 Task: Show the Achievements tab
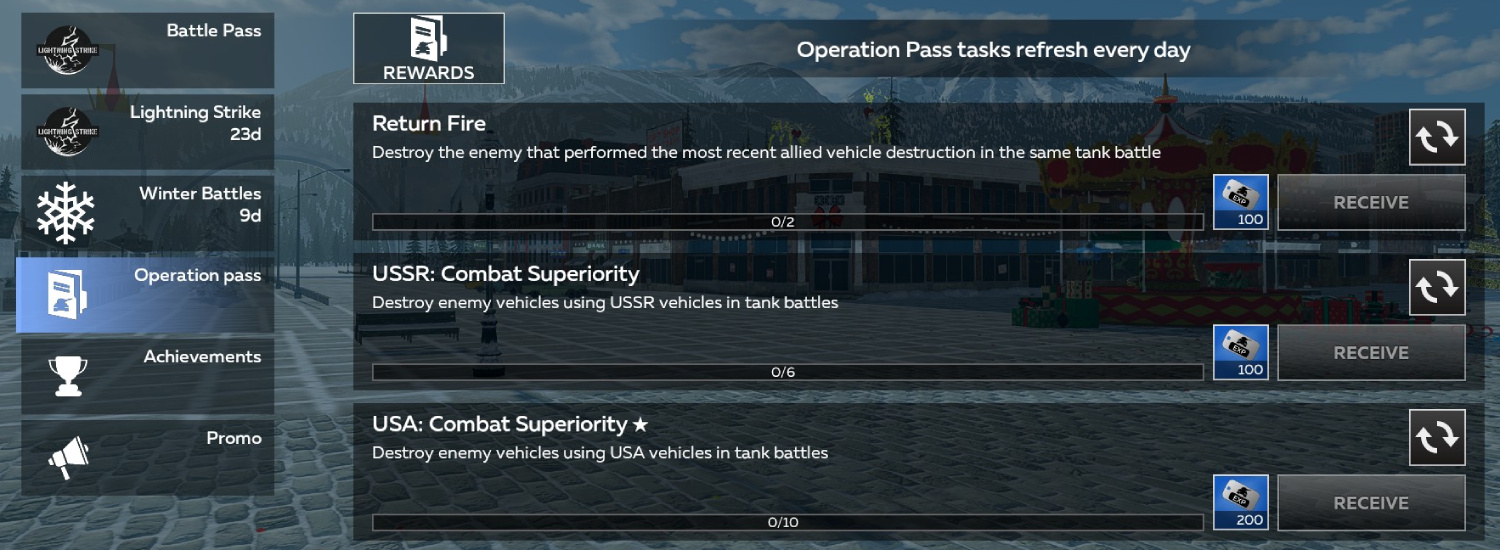coord(147,375)
